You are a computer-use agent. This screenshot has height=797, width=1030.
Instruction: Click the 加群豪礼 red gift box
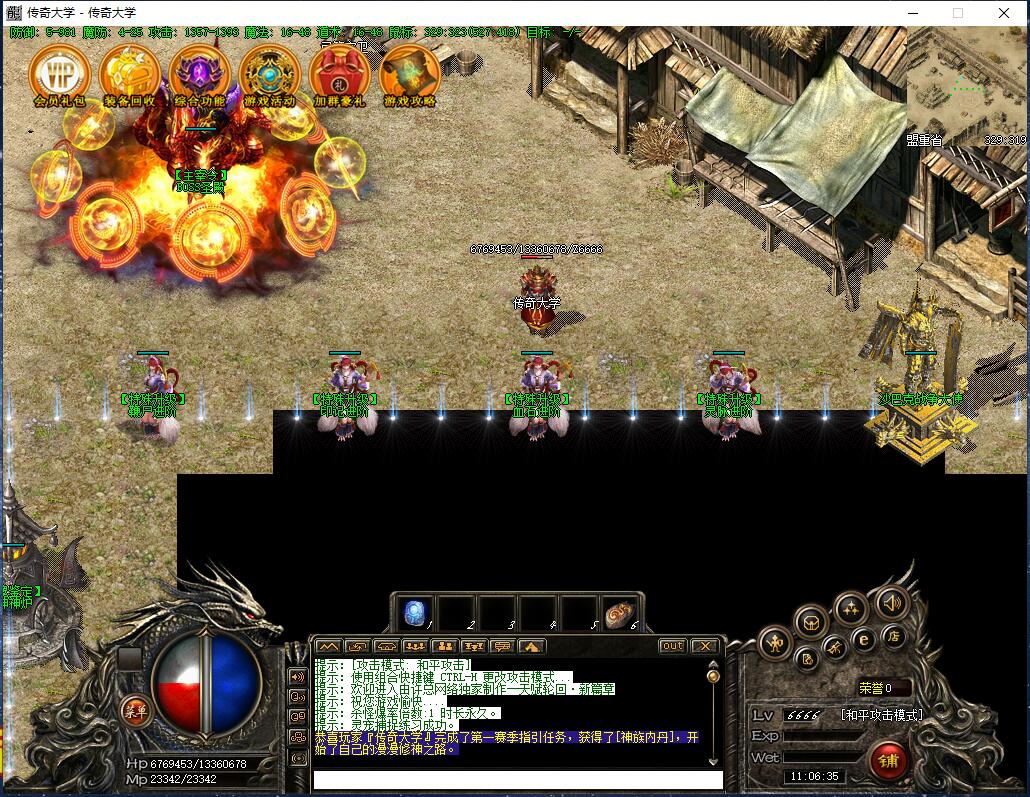(x=339, y=72)
